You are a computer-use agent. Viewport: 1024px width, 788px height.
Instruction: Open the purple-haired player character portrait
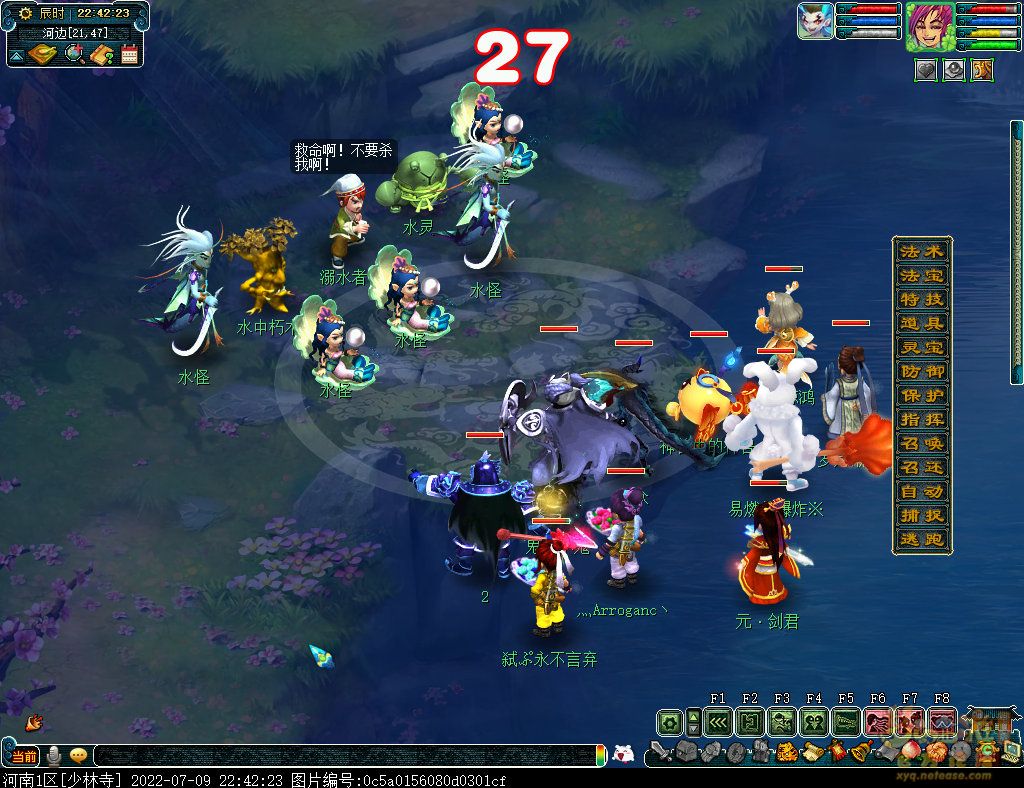pyautogui.click(x=930, y=27)
